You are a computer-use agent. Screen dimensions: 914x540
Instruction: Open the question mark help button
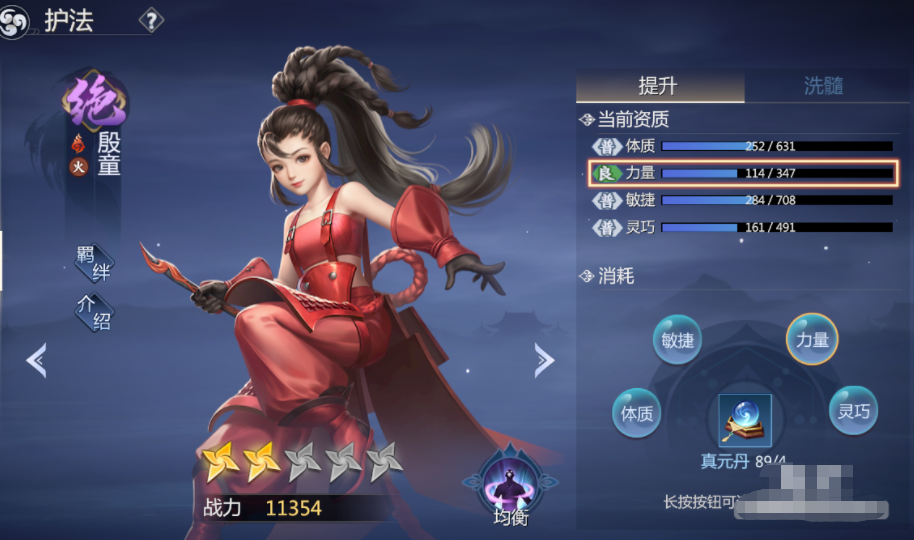tap(150, 20)
